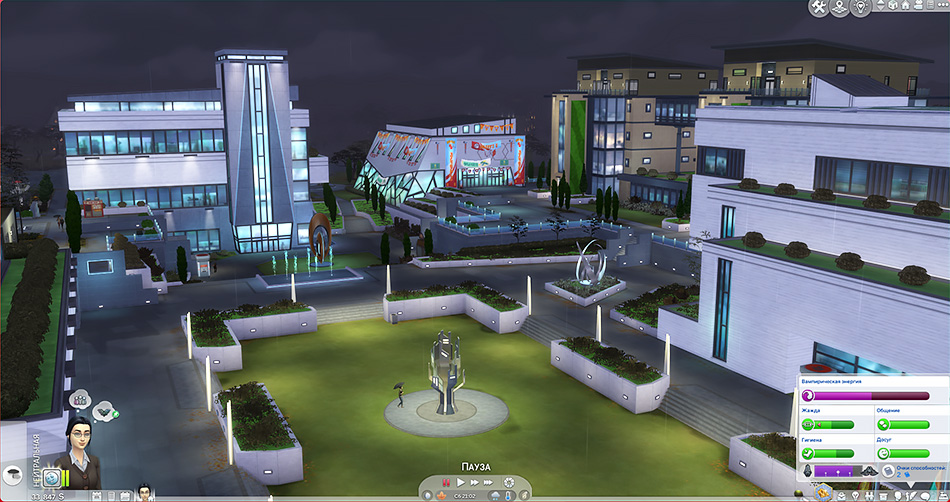The width and height of the screenshot is (950, 502).
Task: Click the red pause button
Action: [447, 484]
